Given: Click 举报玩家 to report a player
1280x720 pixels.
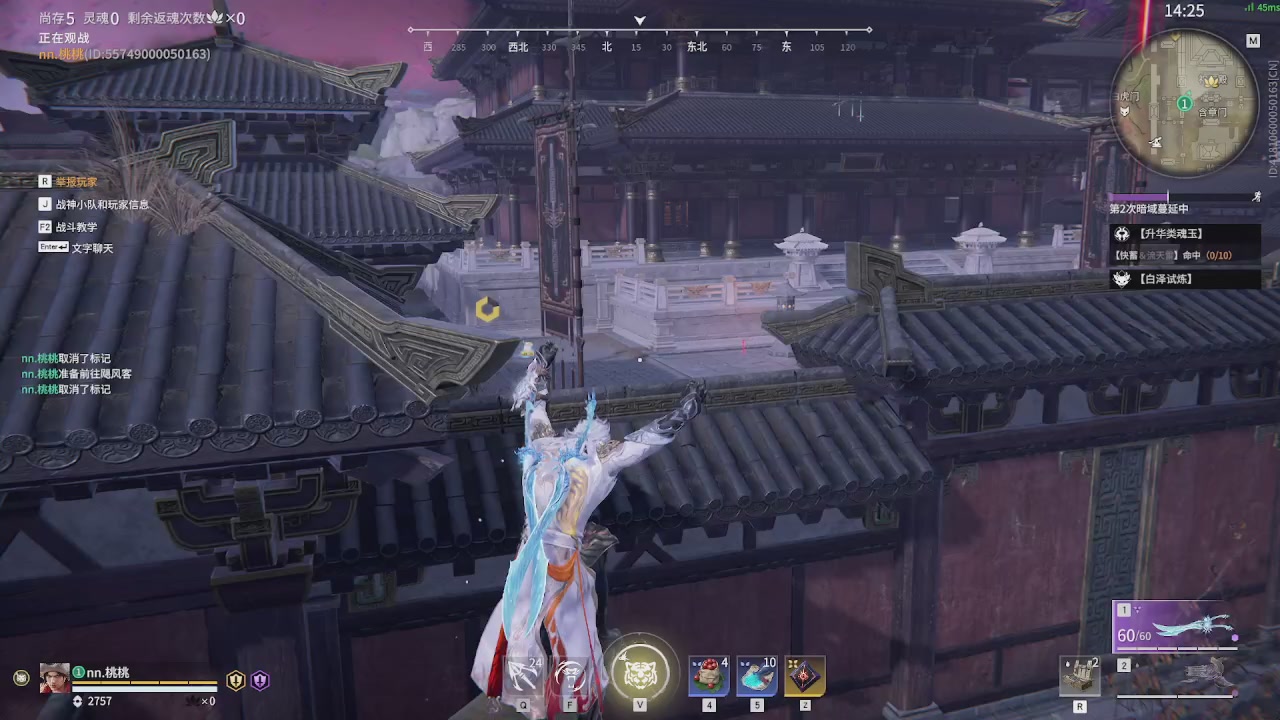Looking at the screenshot, I should click(78, 181).
